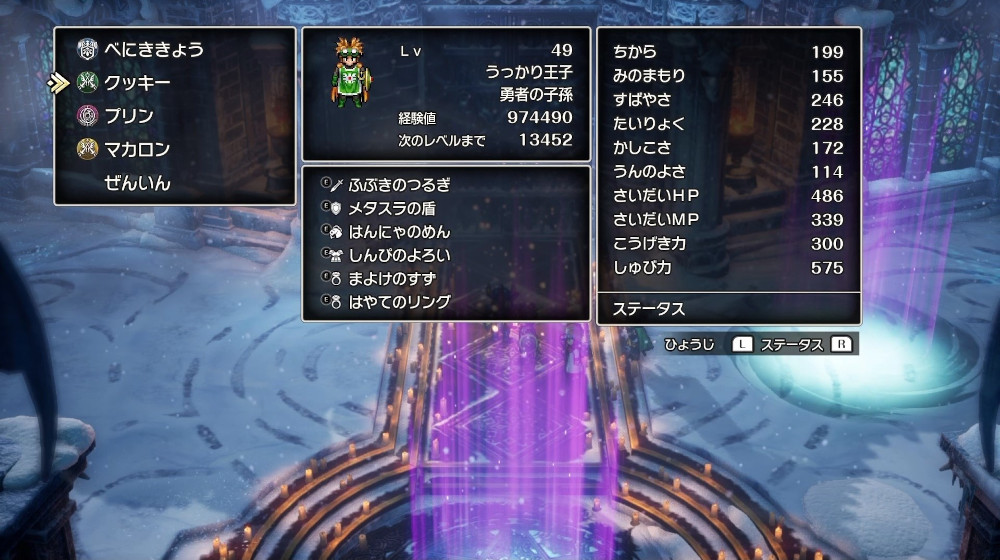Select party member べにききょう
This screenshot has width=1000, height=560.
tap(153, 49)
